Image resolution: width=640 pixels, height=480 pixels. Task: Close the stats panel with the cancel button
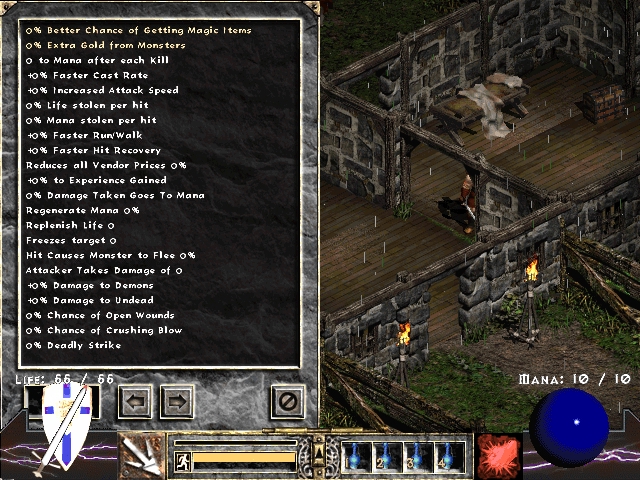[x=287, y=402]
